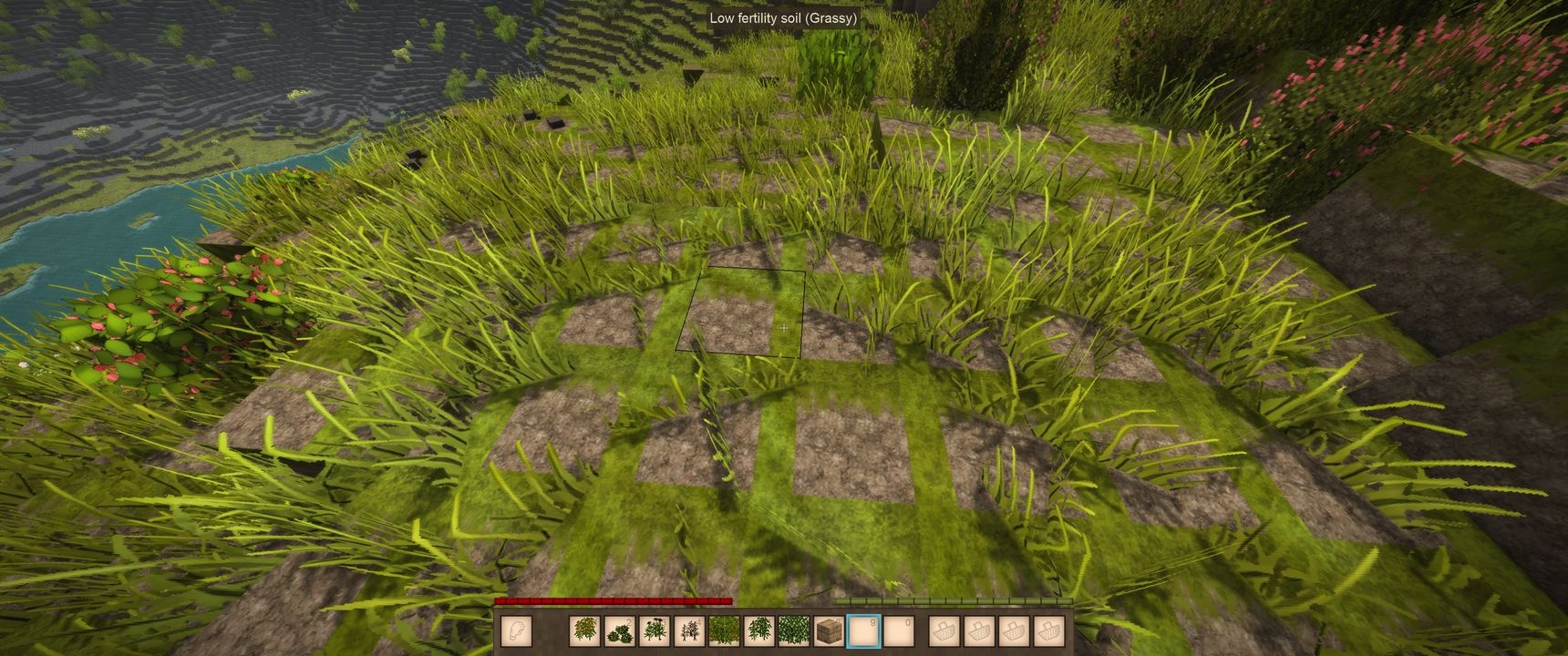Image resolution: width=1568 pixels, height=656 pixels.
Task: Select the cluster of small dark bushes slot
Action: [x=620, y=630]
